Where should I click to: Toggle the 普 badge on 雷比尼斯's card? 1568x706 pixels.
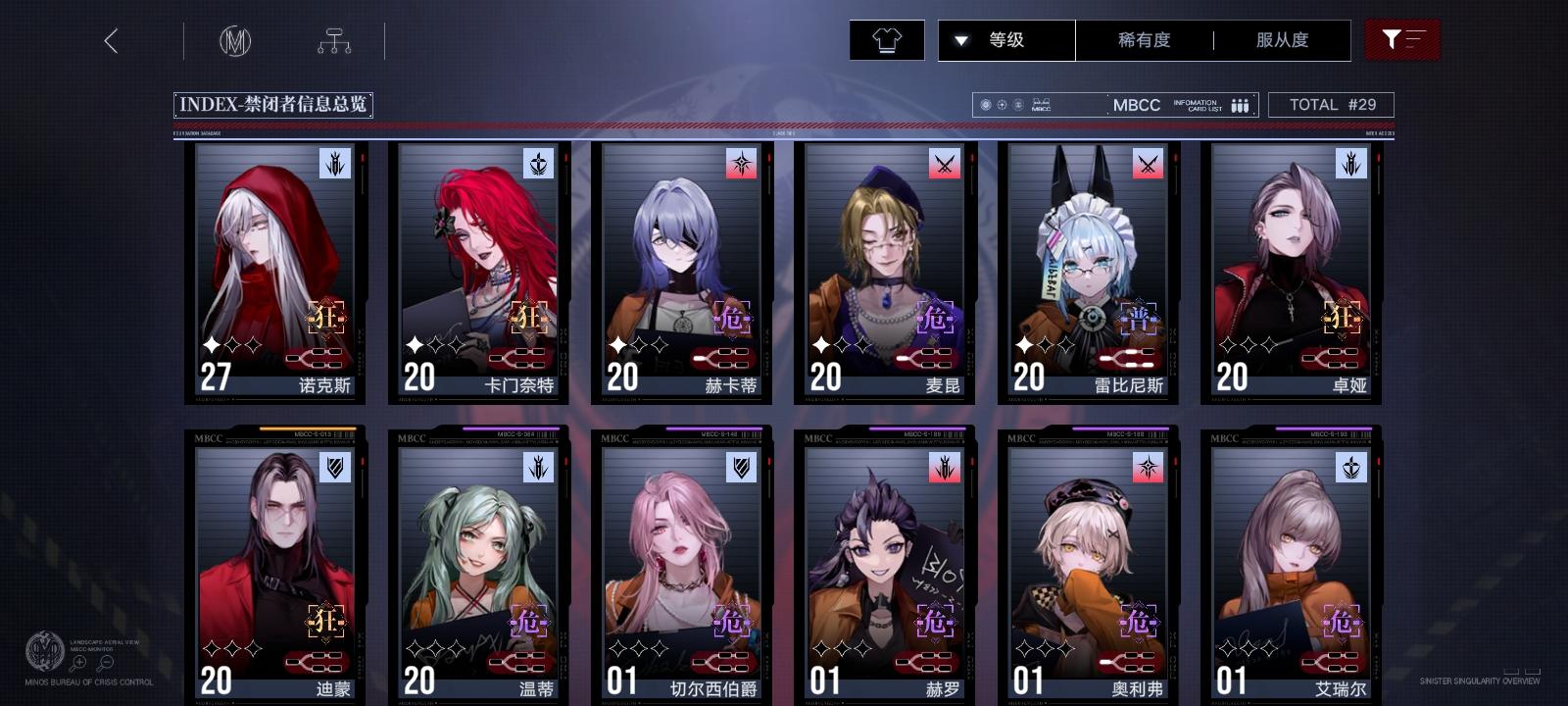1139,319
